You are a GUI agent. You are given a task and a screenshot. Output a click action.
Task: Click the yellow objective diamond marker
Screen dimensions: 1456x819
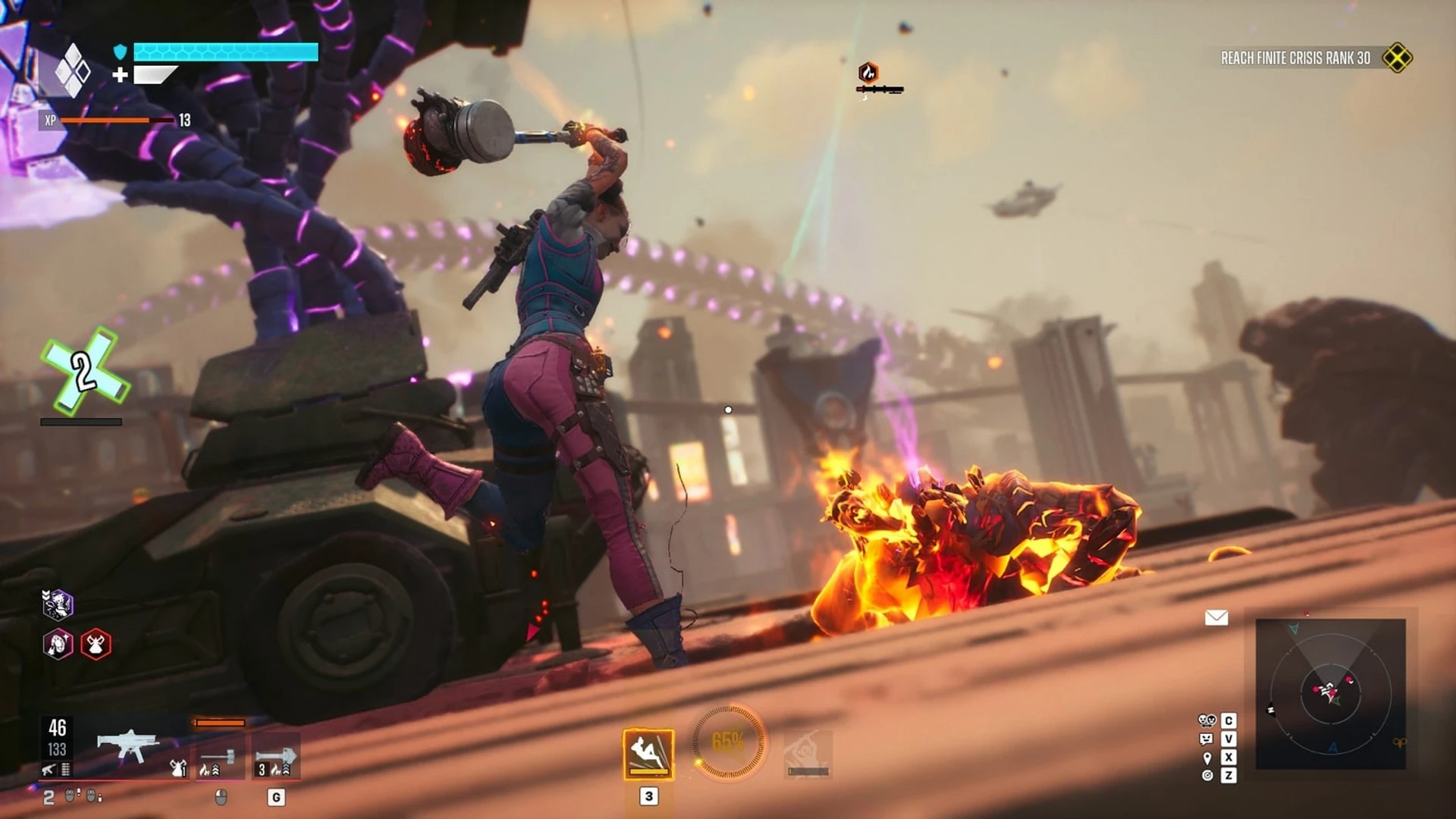point(1397,58)
